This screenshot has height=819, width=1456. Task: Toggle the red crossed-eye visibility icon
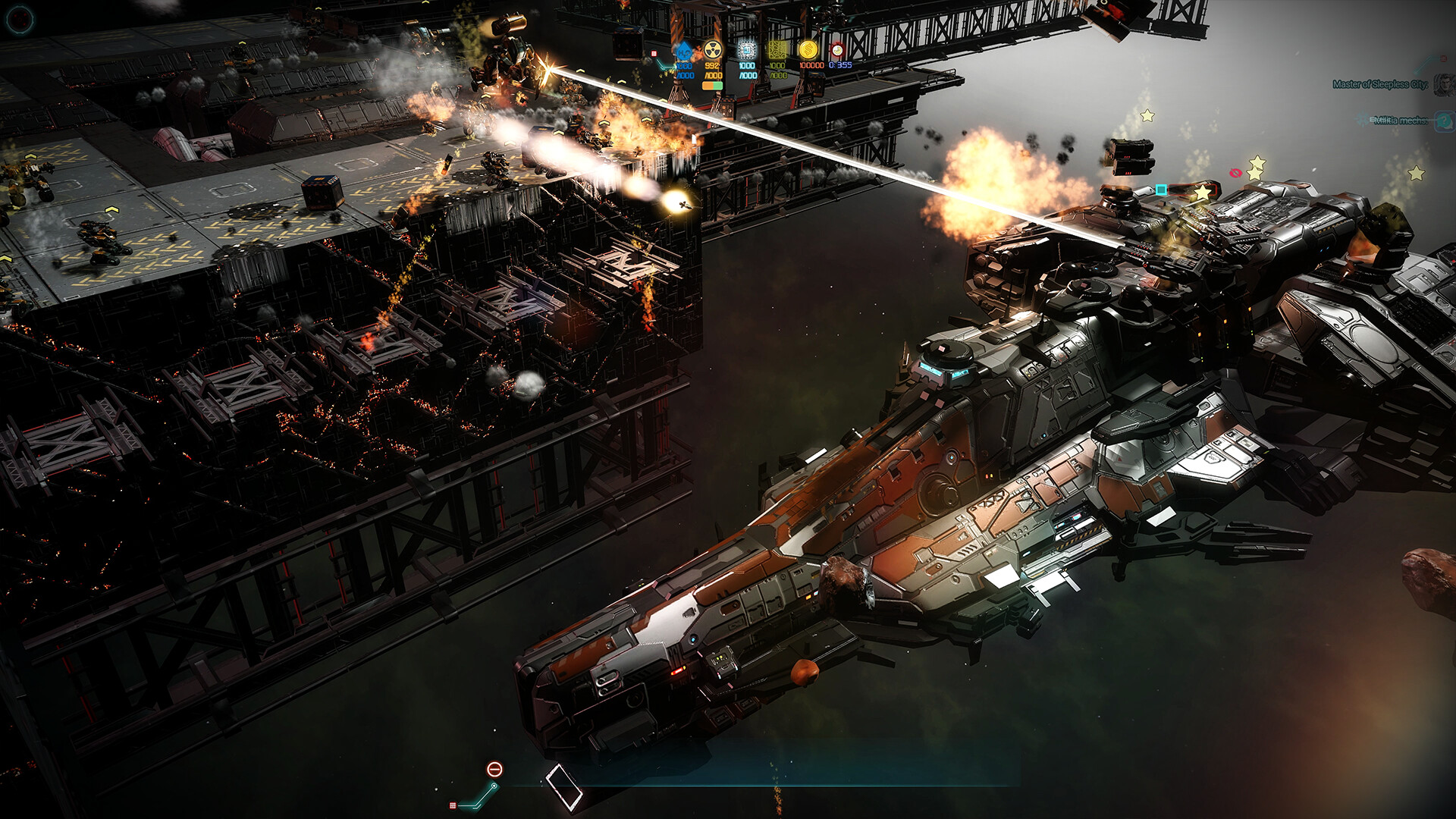coord(1235,173)
